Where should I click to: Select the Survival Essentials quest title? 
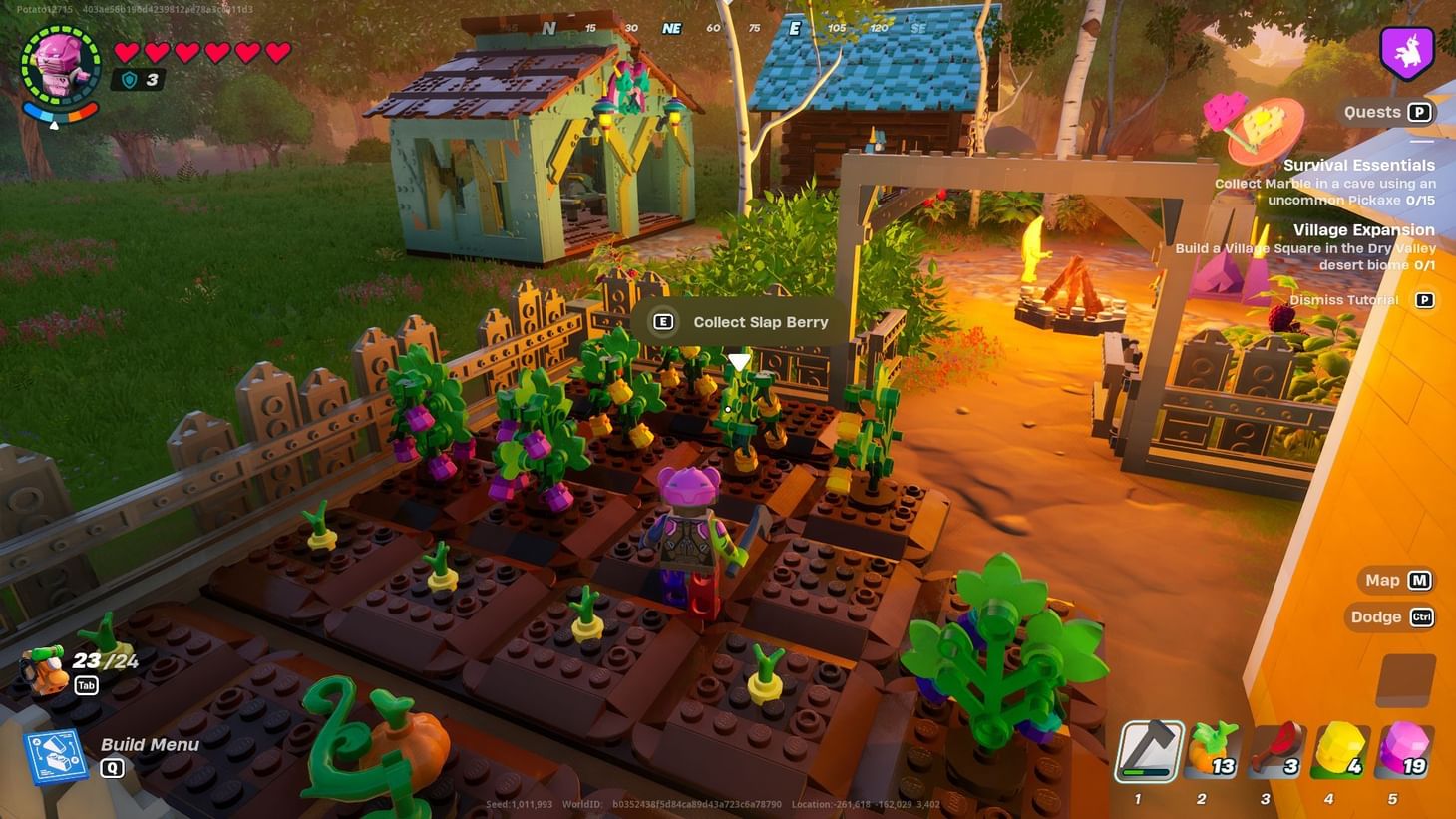tap(1358, 165)
